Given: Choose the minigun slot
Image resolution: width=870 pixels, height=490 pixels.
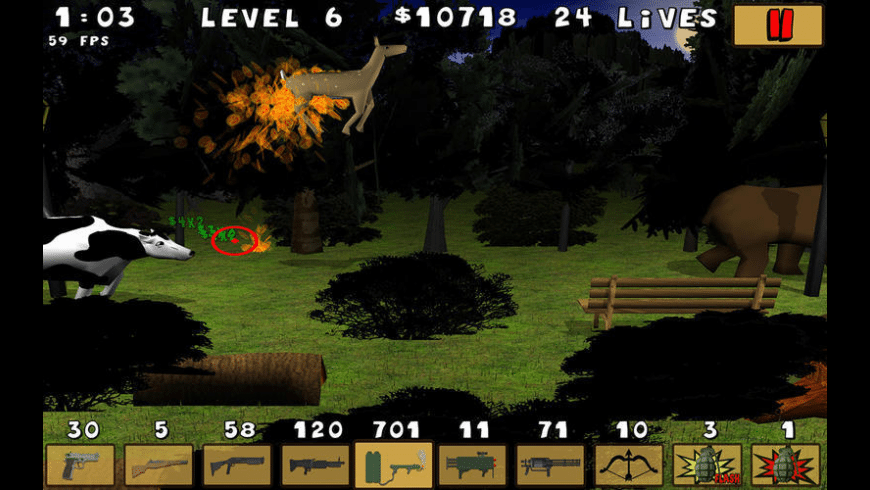Looking at the screenshot, I should [x=550, y=465].
